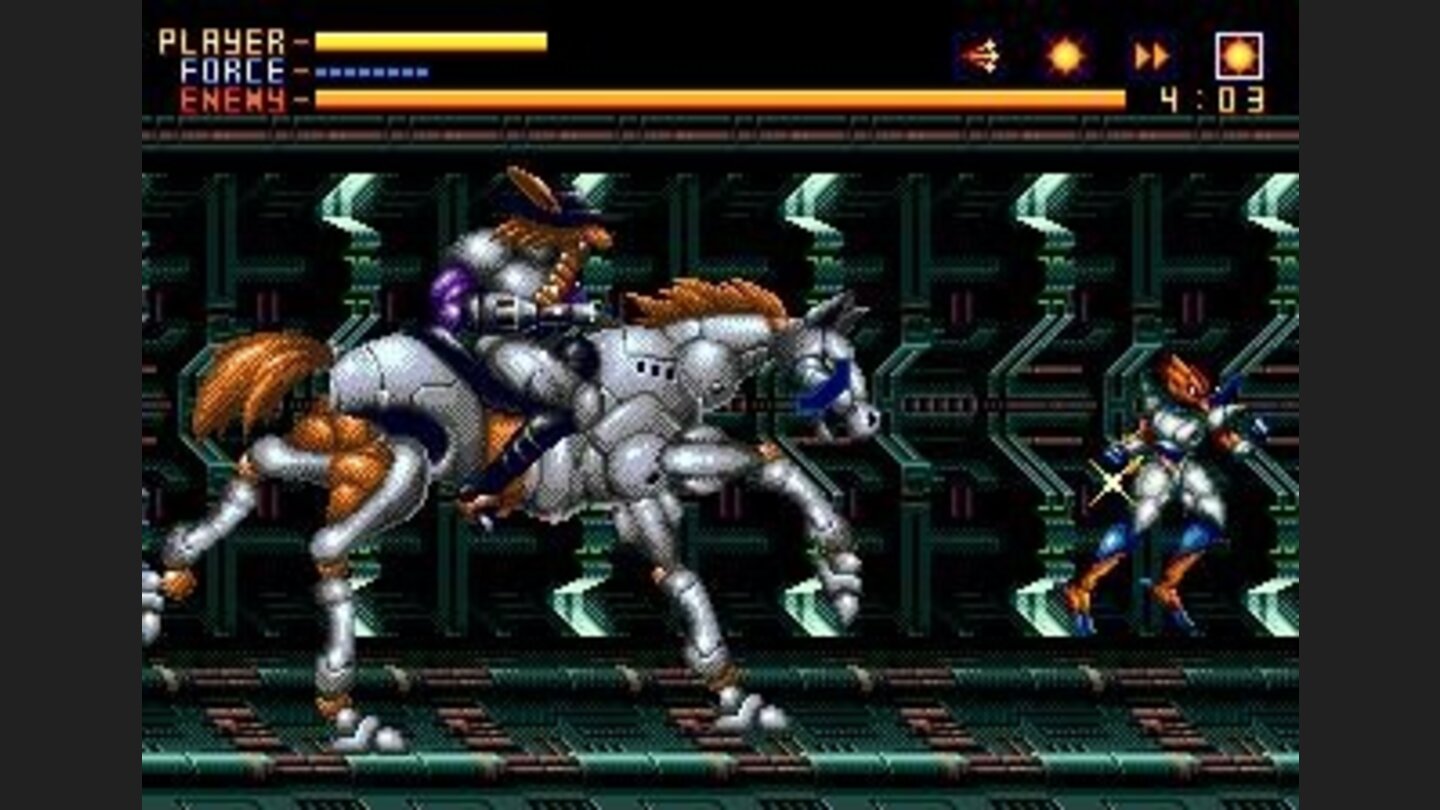Toggle a segment of the FORCE gauge
The image size is (1440, 810).
pos(370,71)
